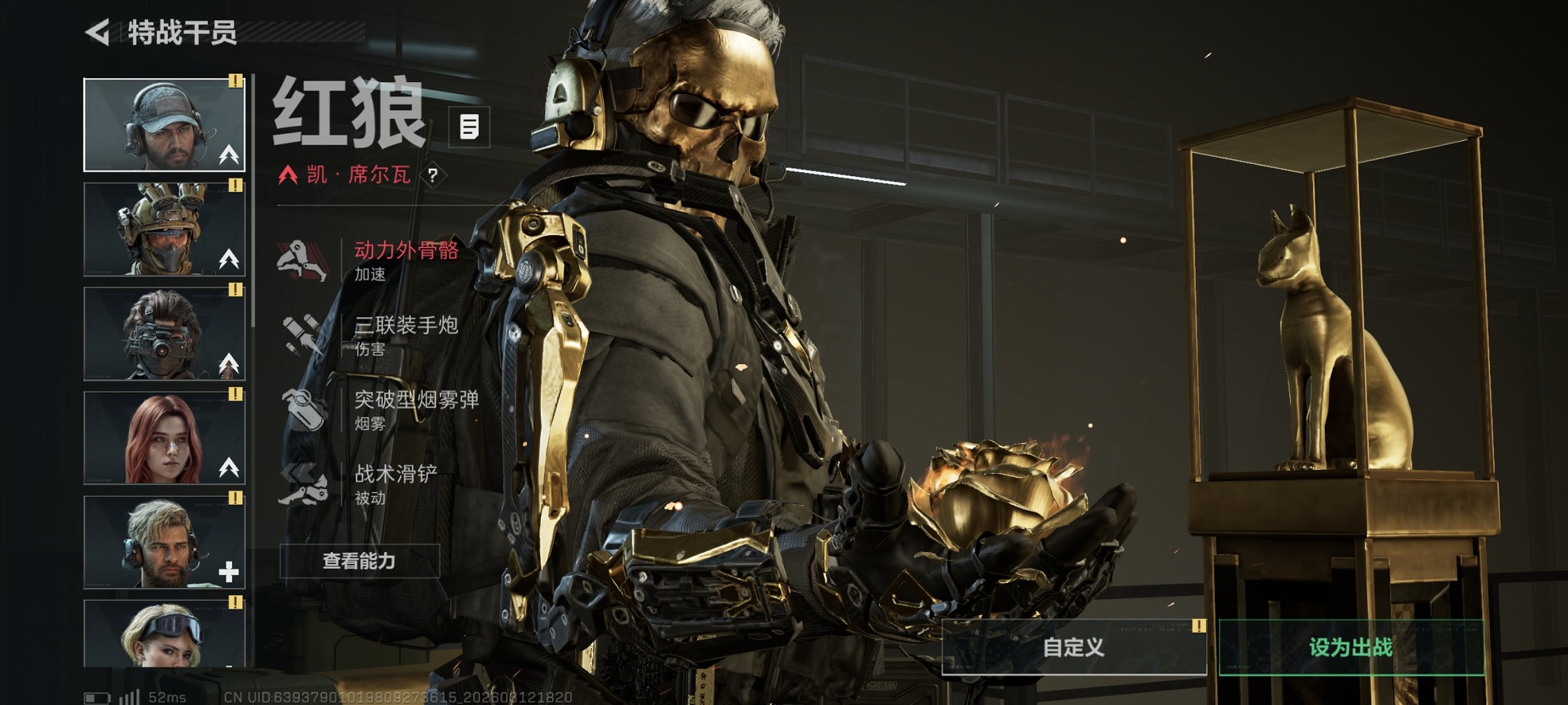The image size is (1568, 705).
Task: Confirm operator with 设为出战
Action: tap(1350, 647)
